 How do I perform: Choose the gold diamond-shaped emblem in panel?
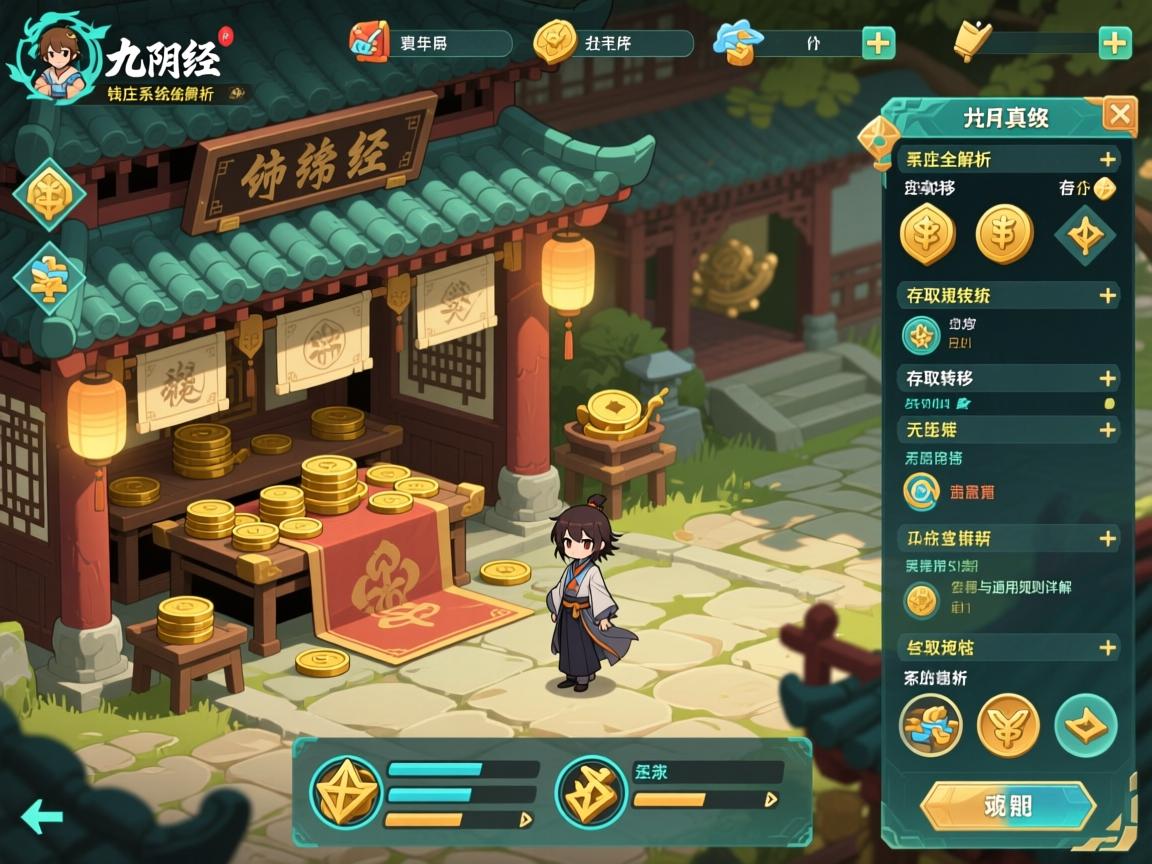1085,236
